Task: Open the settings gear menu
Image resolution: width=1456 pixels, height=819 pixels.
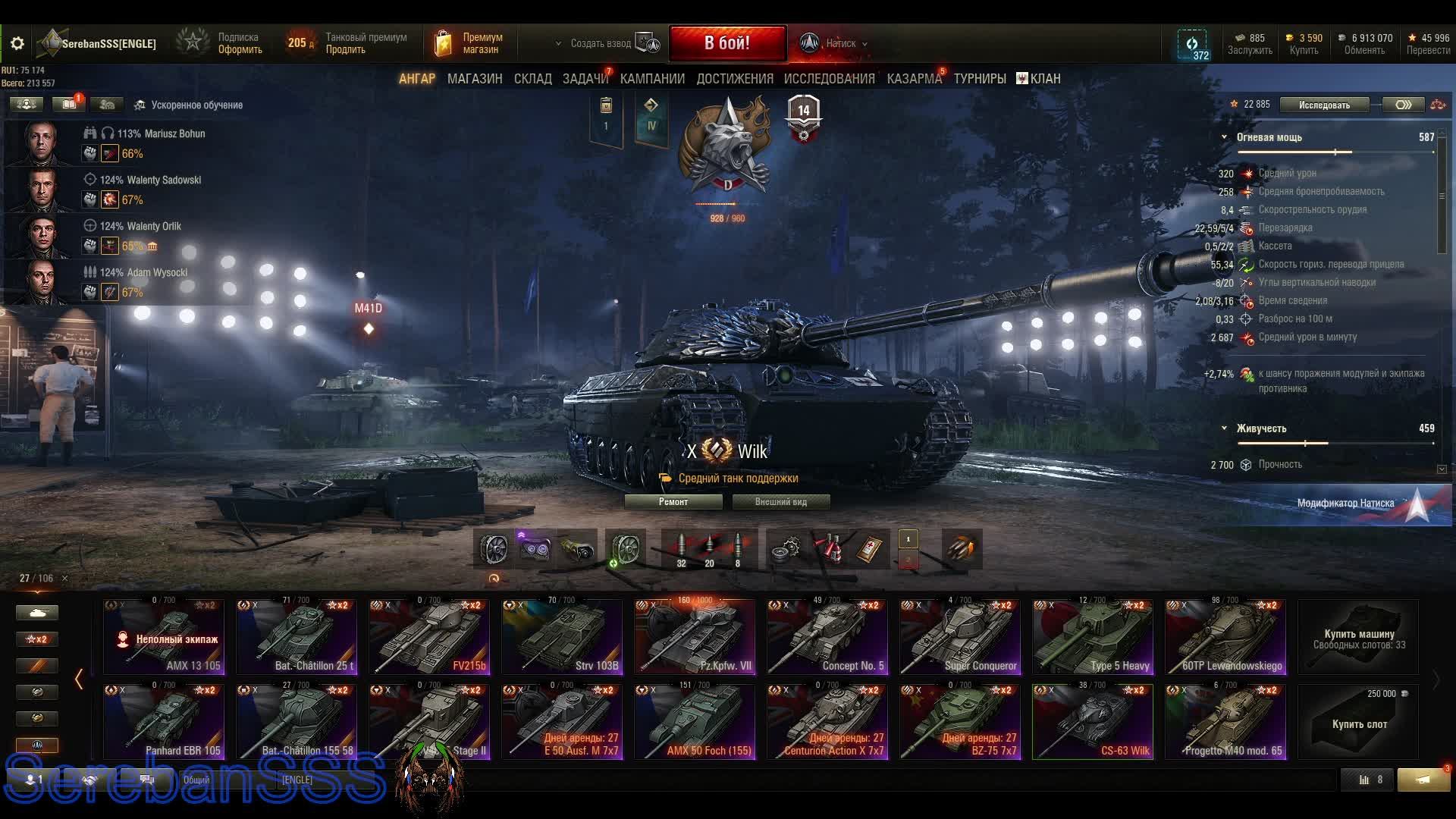Action: click(x=17, y=44)
